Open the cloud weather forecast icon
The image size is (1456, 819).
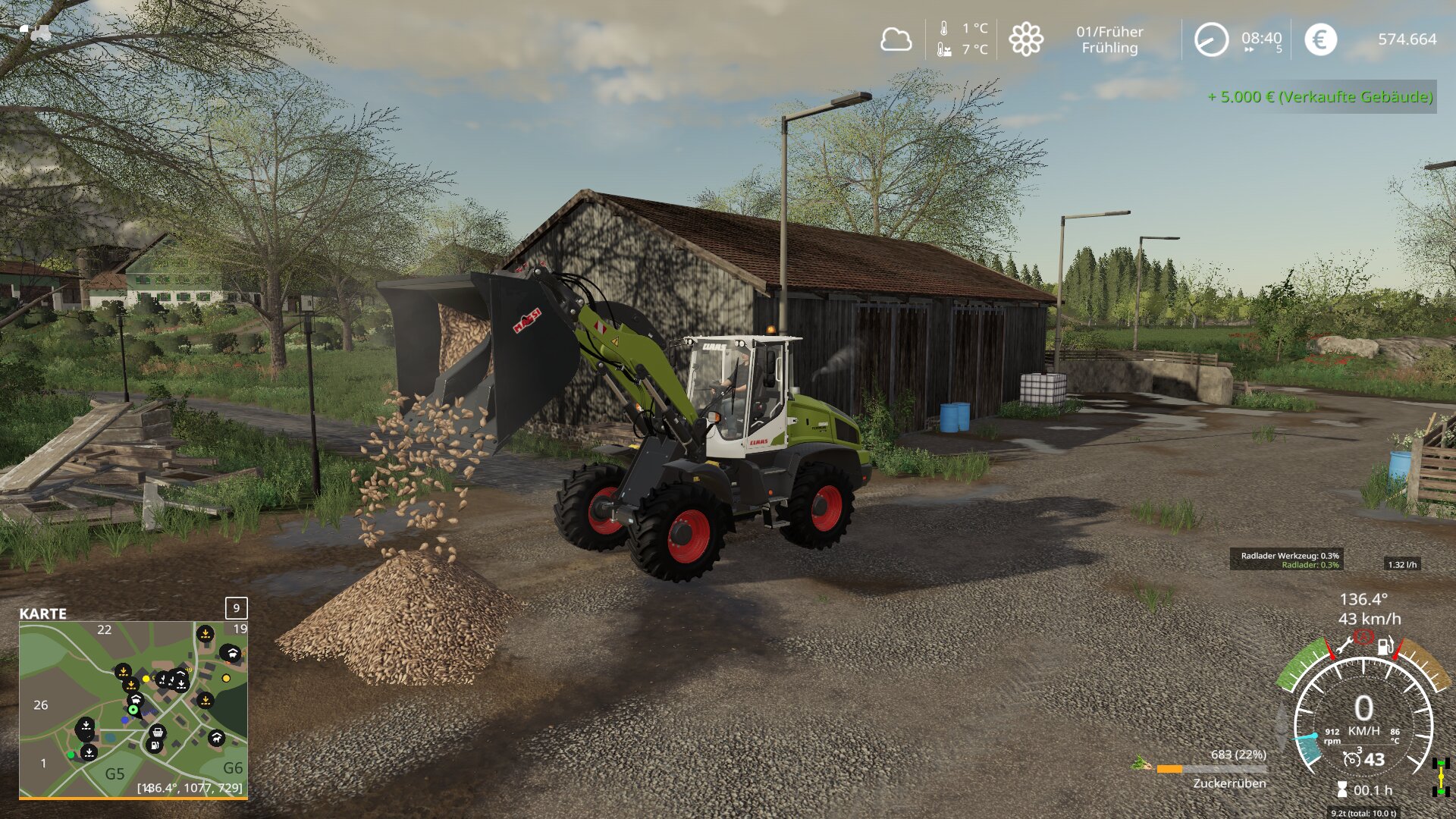(896, 39)
